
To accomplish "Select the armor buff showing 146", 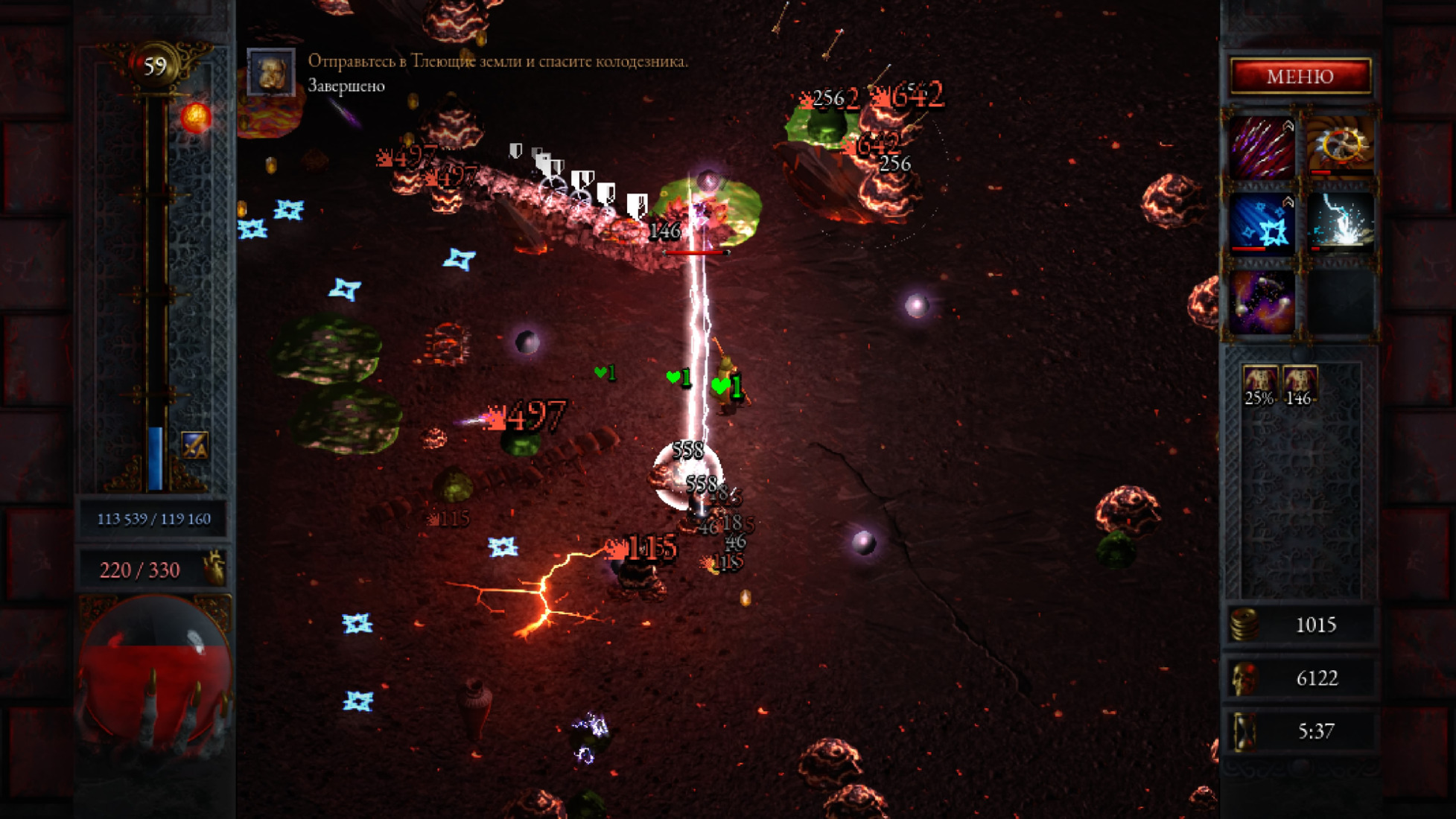I will click(1300, 385).
